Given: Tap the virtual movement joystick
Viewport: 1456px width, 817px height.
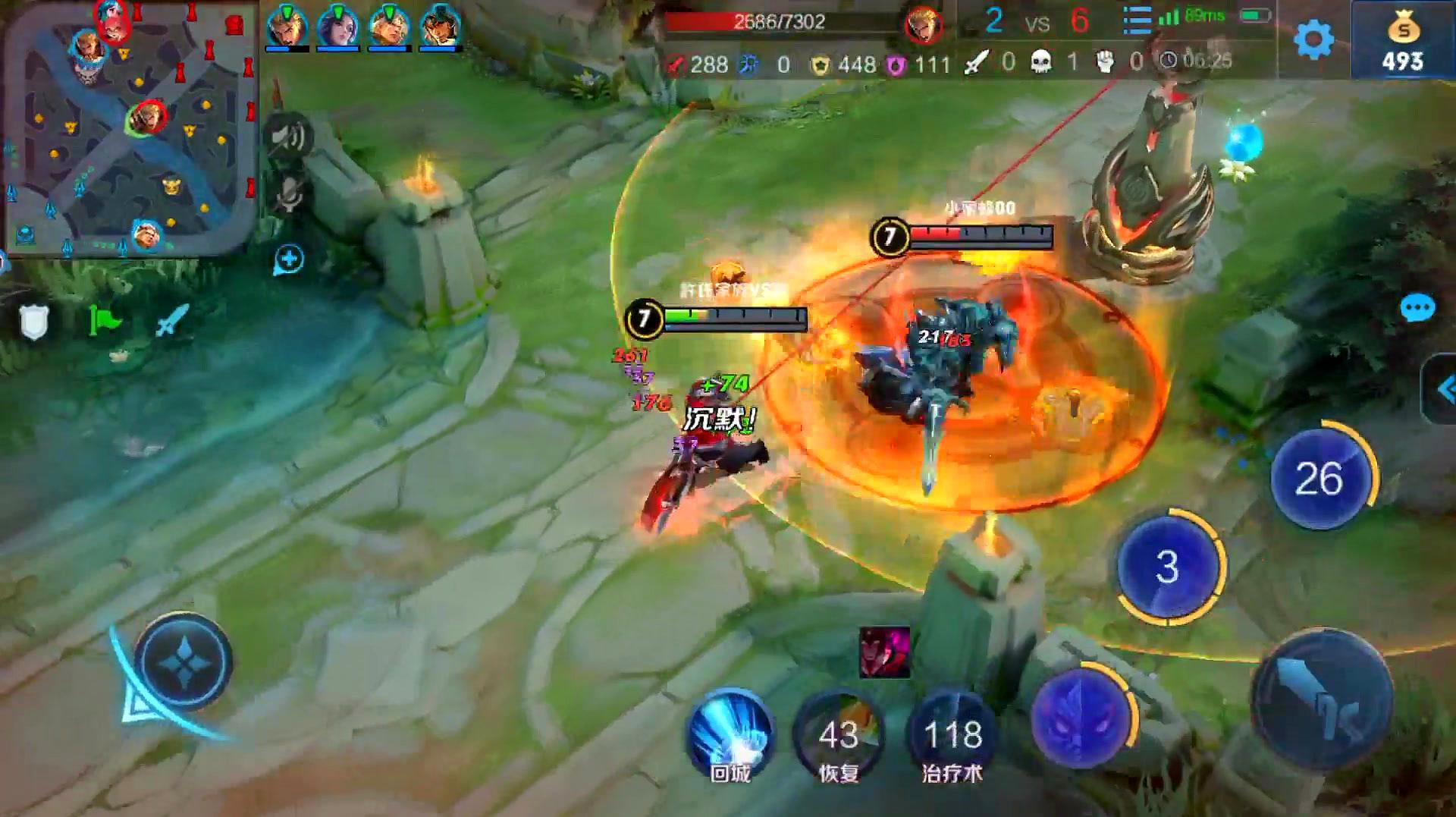Looking at the screenshot, I should (184, 662).
